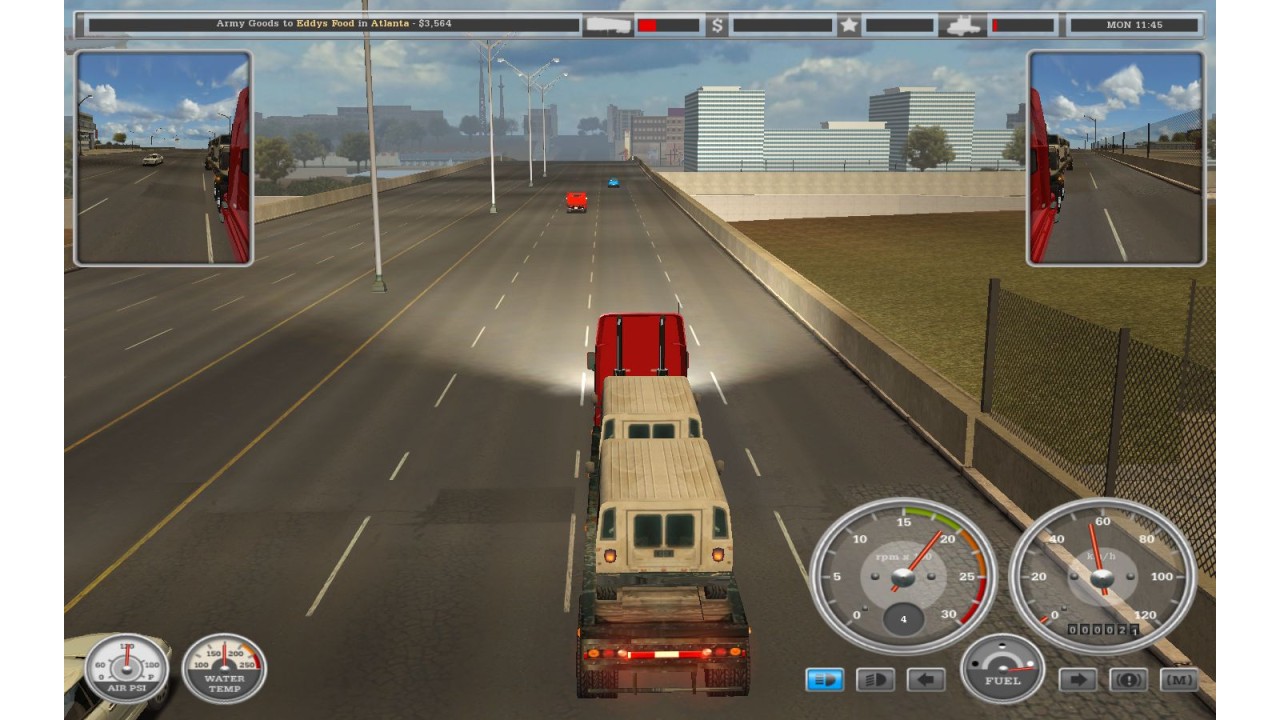
Task: Click the left side mirror view
Action: (x=163, y=158)
